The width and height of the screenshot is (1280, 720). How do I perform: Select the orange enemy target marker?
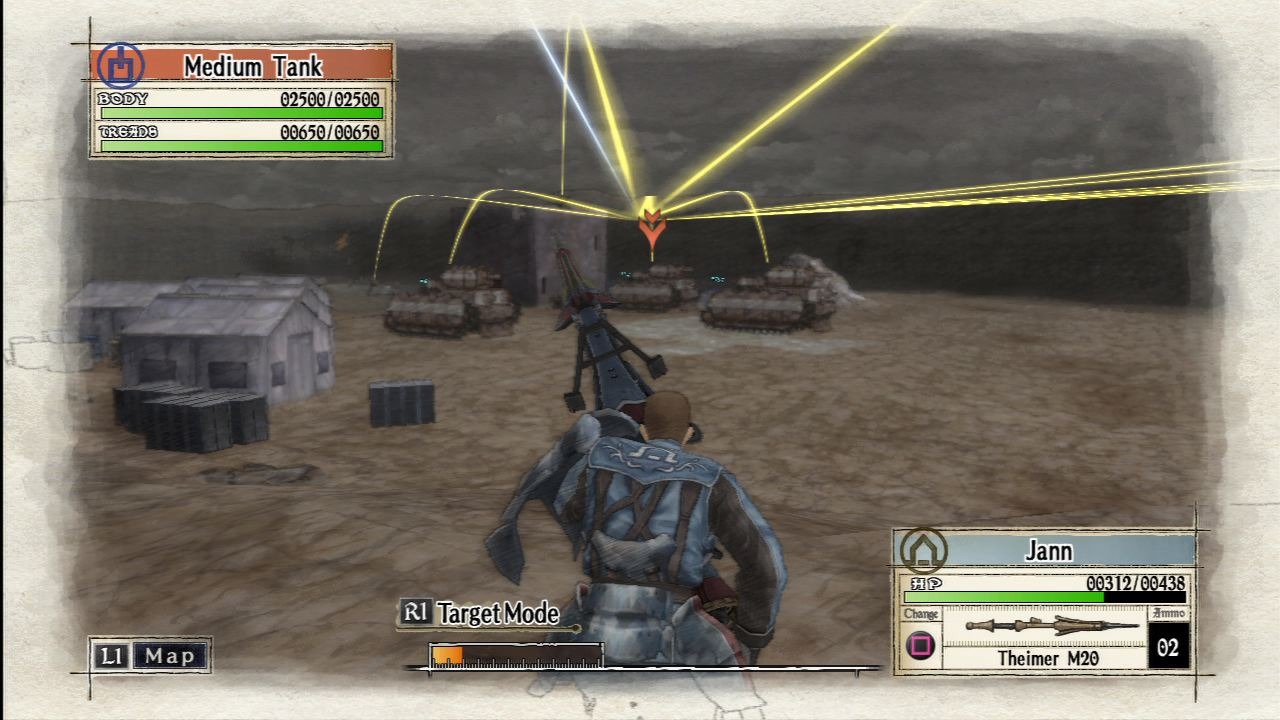(x=651, y=226)
